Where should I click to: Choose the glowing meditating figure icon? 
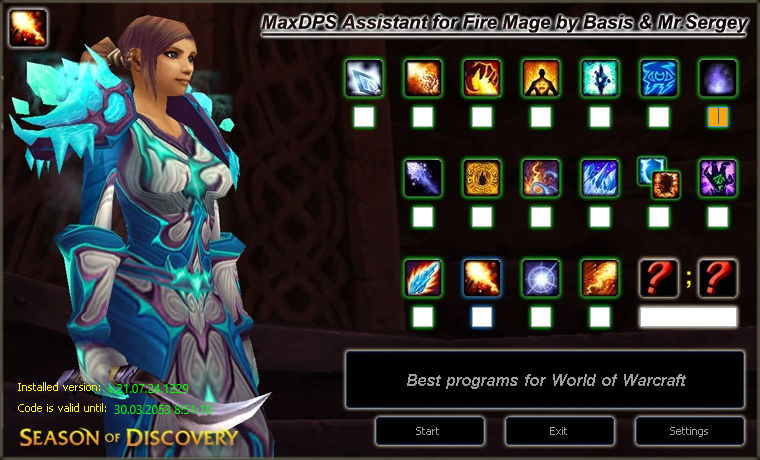(x=541, y=78)
